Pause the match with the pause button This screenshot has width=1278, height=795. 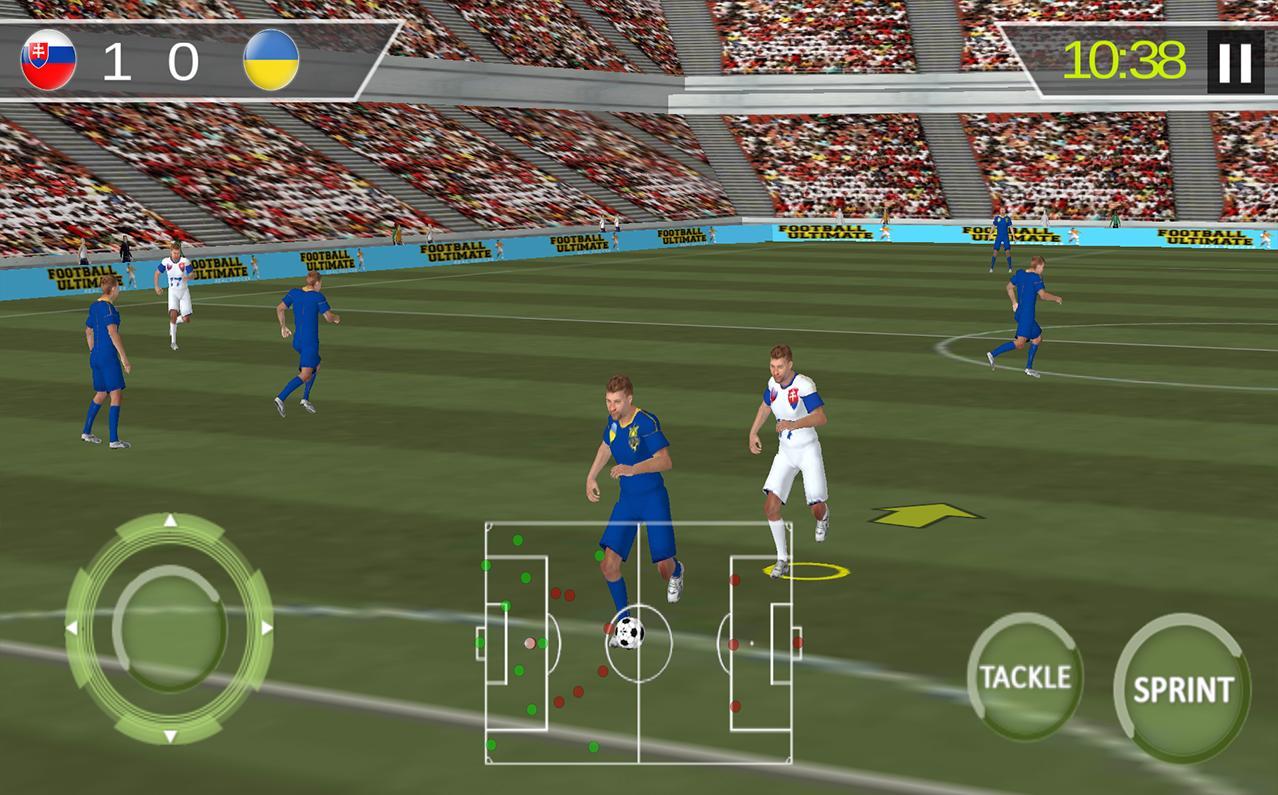point(1235,62)
